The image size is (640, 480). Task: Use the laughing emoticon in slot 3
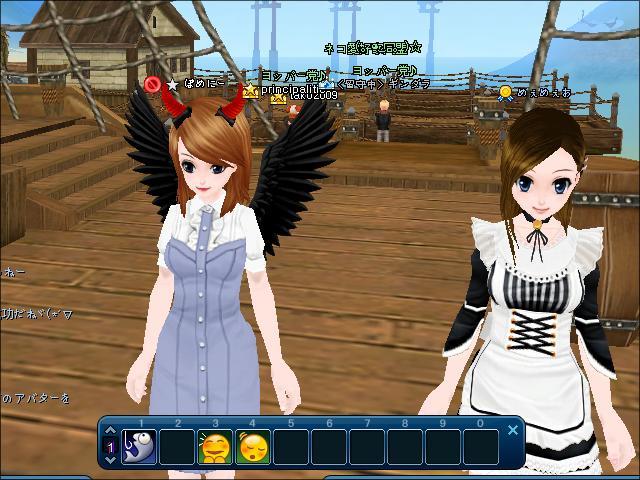click(214, 447)
